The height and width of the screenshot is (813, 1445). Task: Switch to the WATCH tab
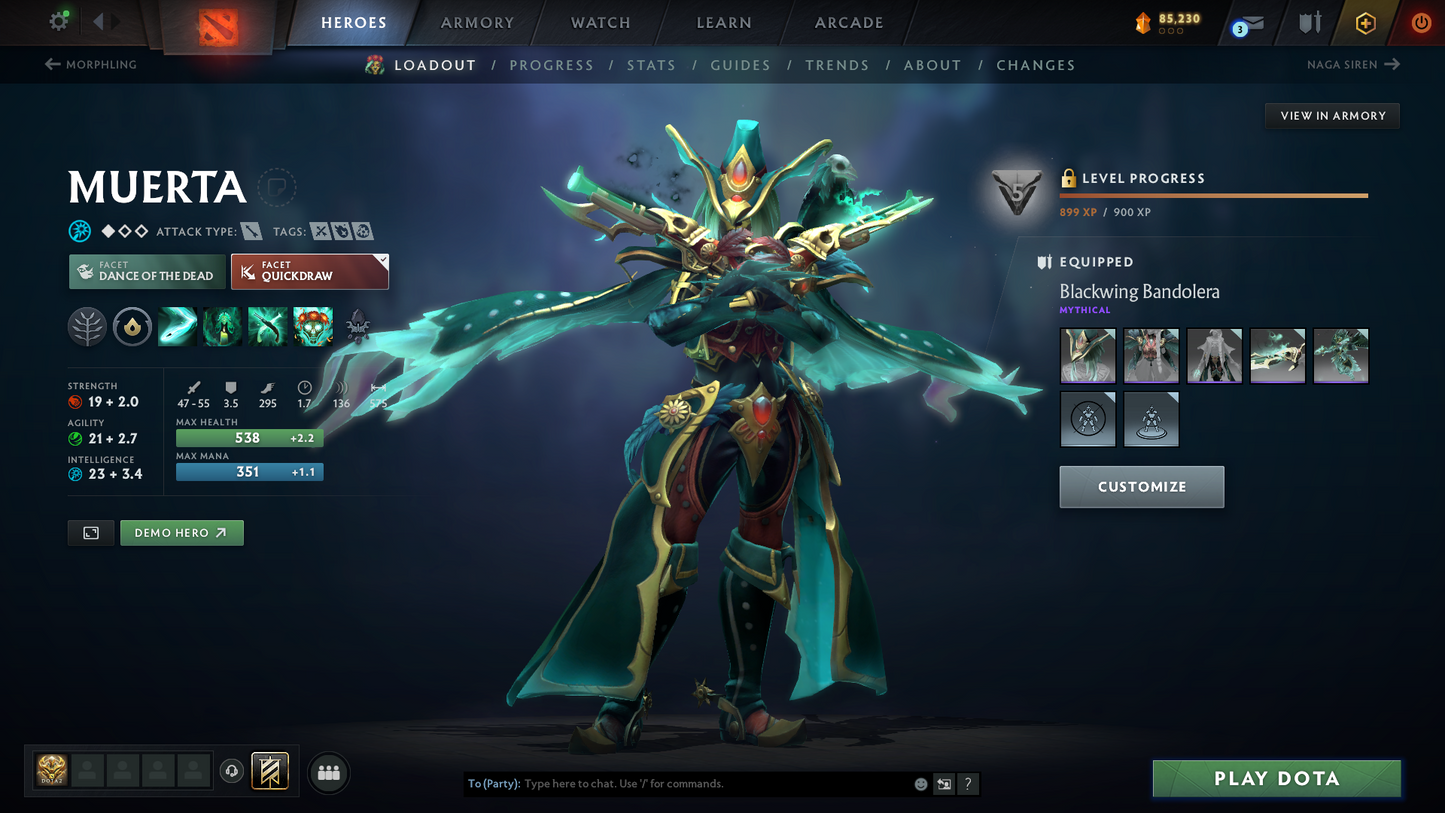pyautogui.click(x=599, y=22)
